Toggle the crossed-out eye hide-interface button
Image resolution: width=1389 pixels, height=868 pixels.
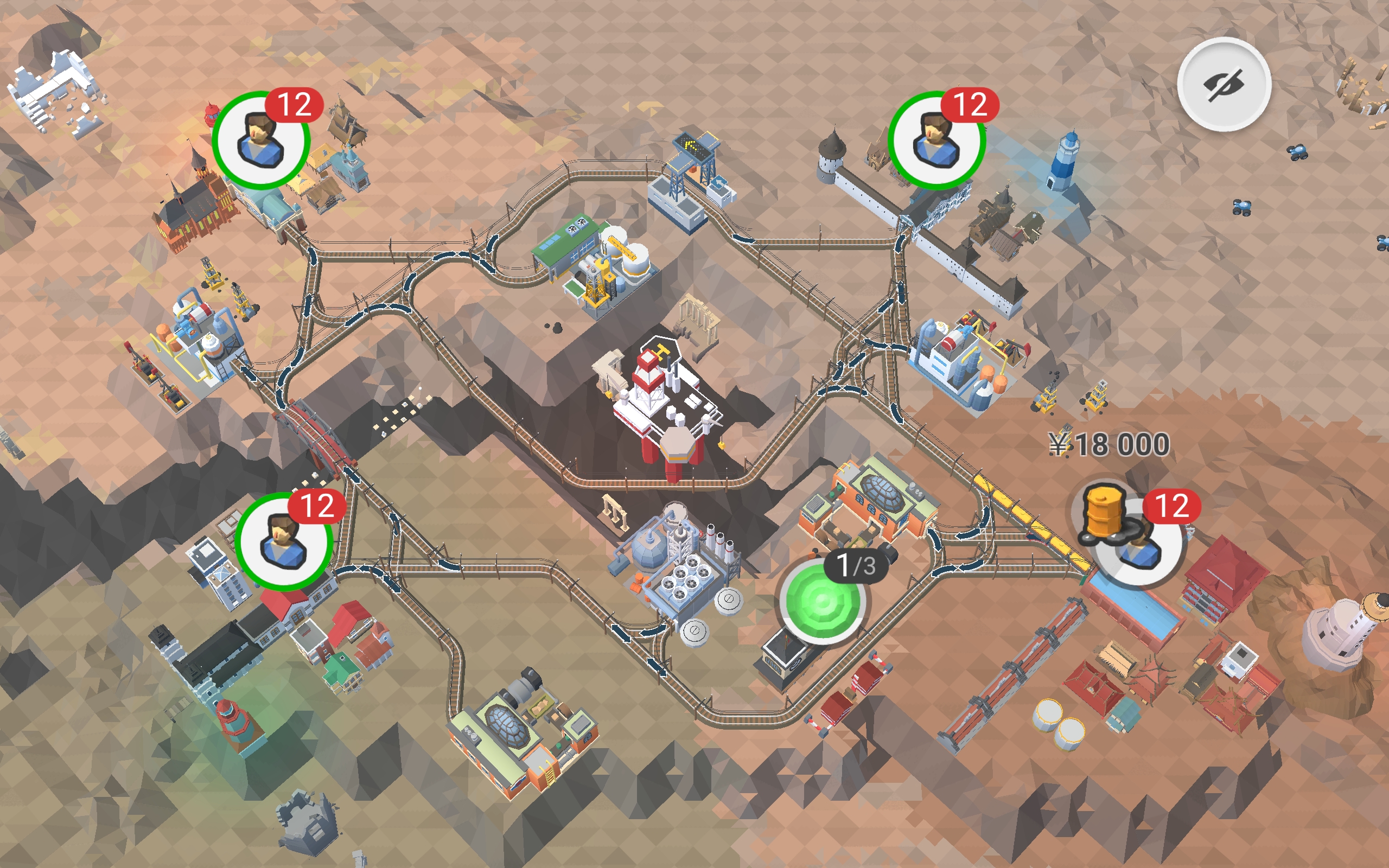1224,85
